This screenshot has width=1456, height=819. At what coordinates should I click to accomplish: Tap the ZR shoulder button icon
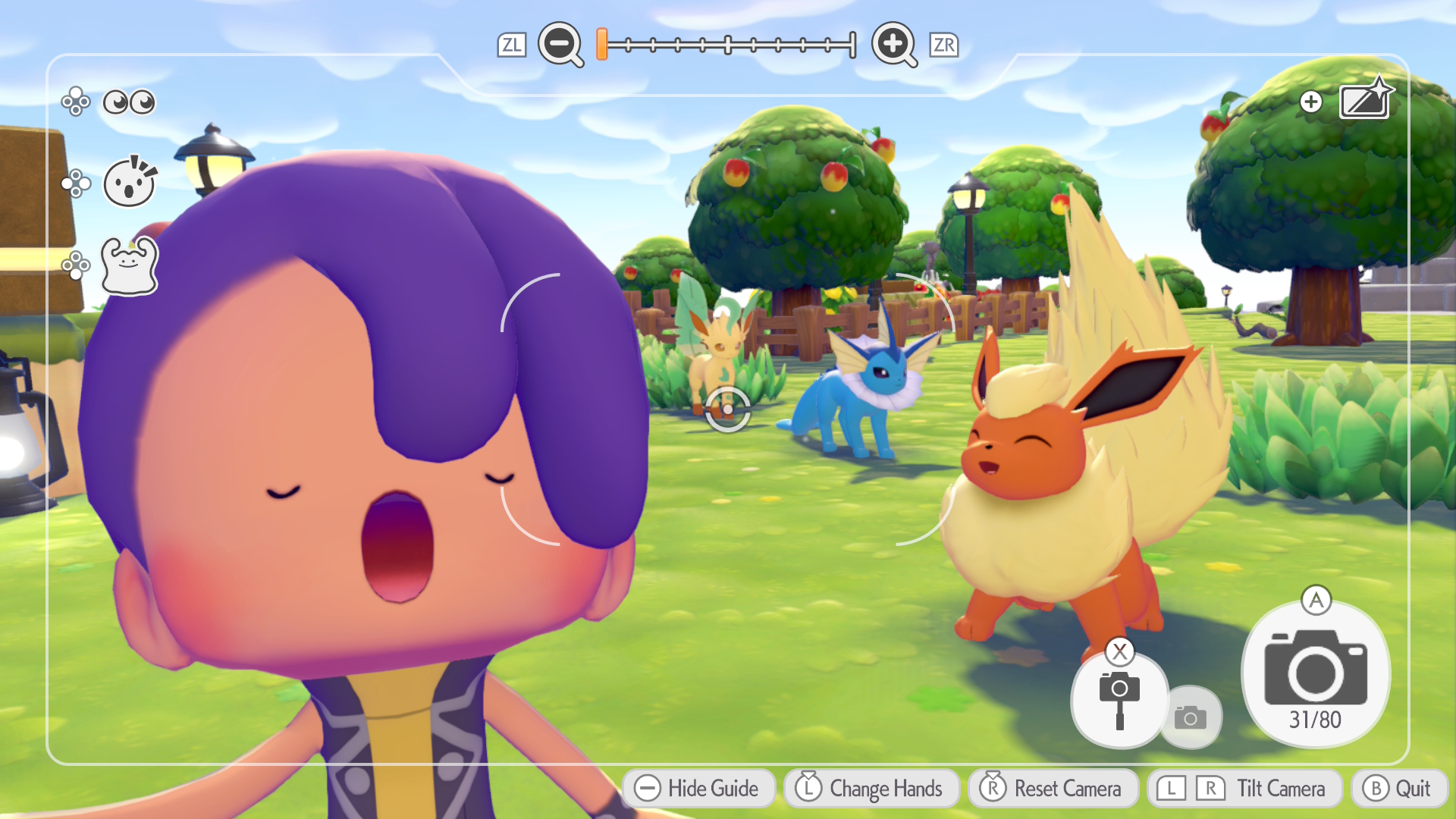click(x=943, y=45)
